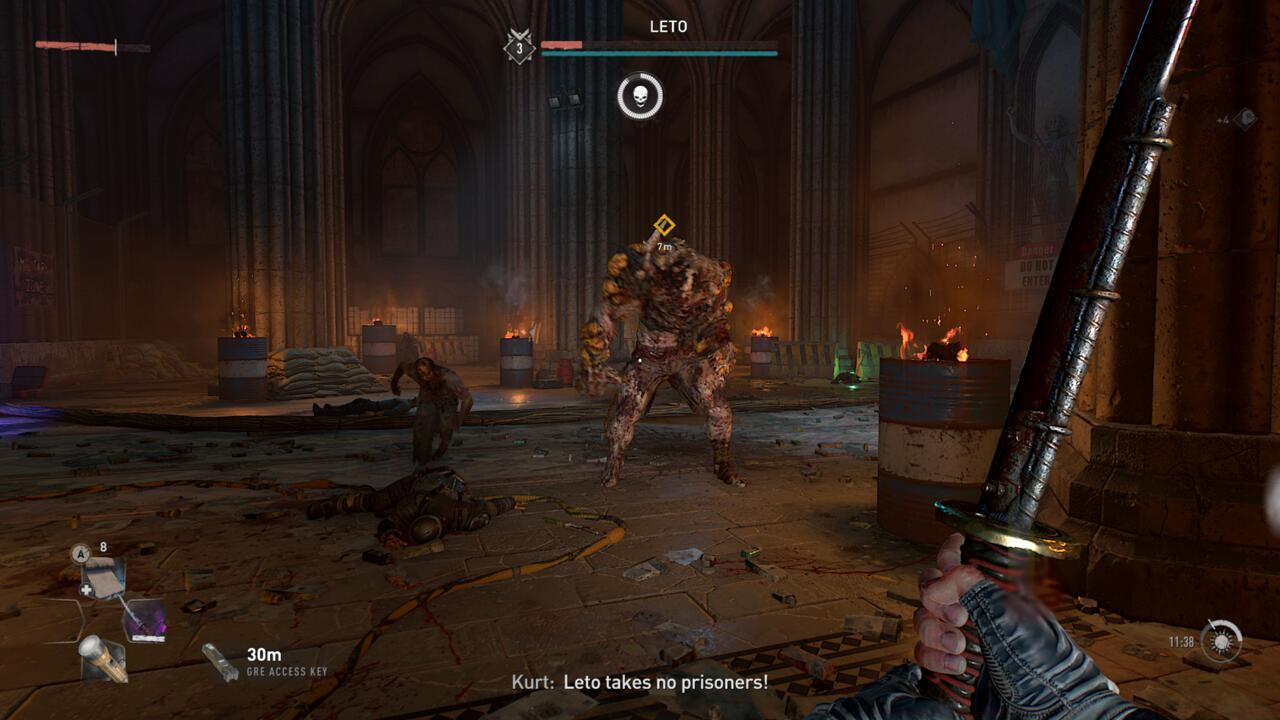The image size is (1280, 720).
Task: Click the +4 buff indicator top right
Action: click(x=1224, y=121)
